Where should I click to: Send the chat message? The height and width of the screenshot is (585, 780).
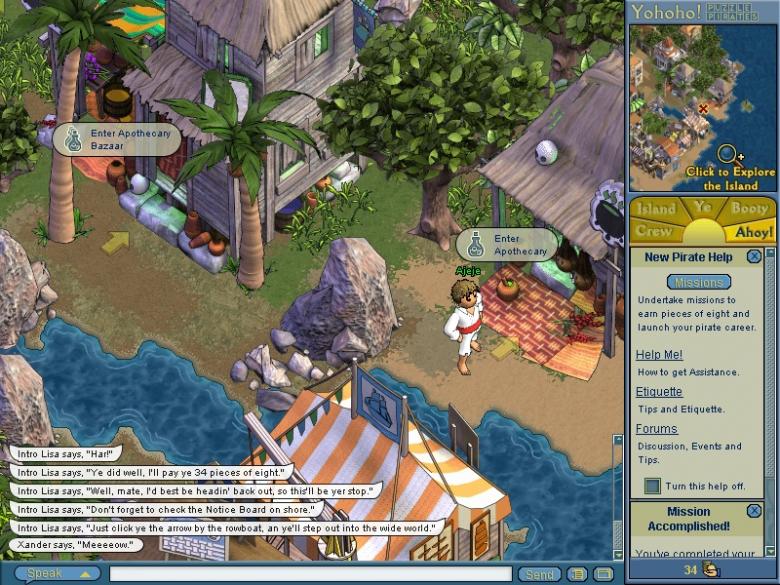pyautogui.click(x=539, y=574)
